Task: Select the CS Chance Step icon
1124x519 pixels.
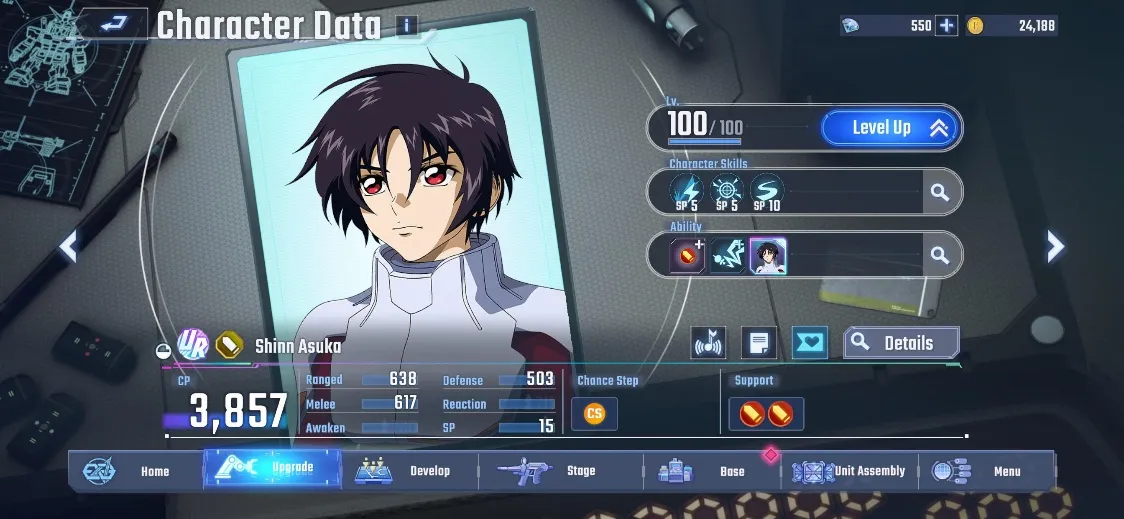Action: (594, 413)
